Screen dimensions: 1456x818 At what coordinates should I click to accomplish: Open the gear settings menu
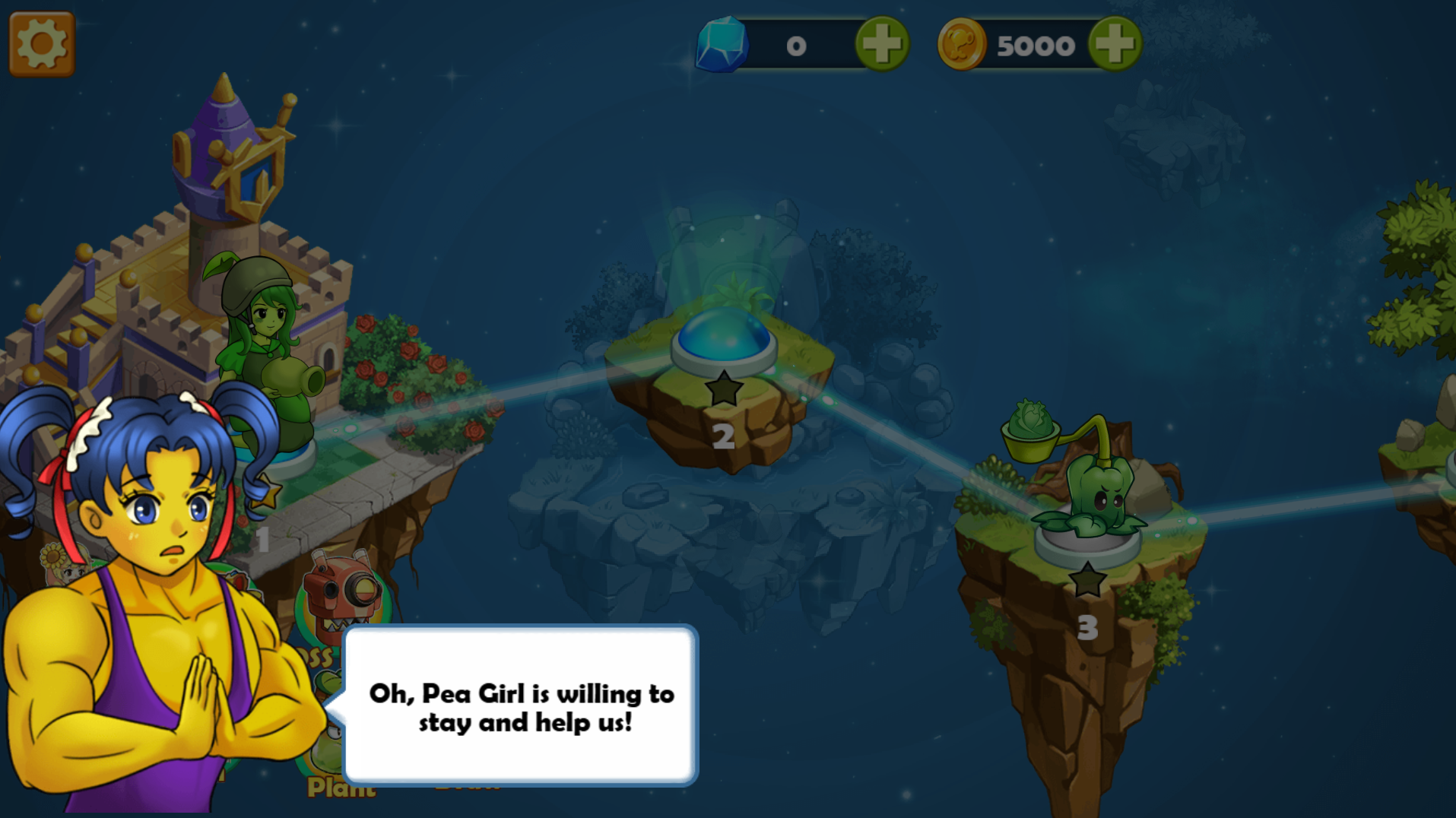coord(42,44)
